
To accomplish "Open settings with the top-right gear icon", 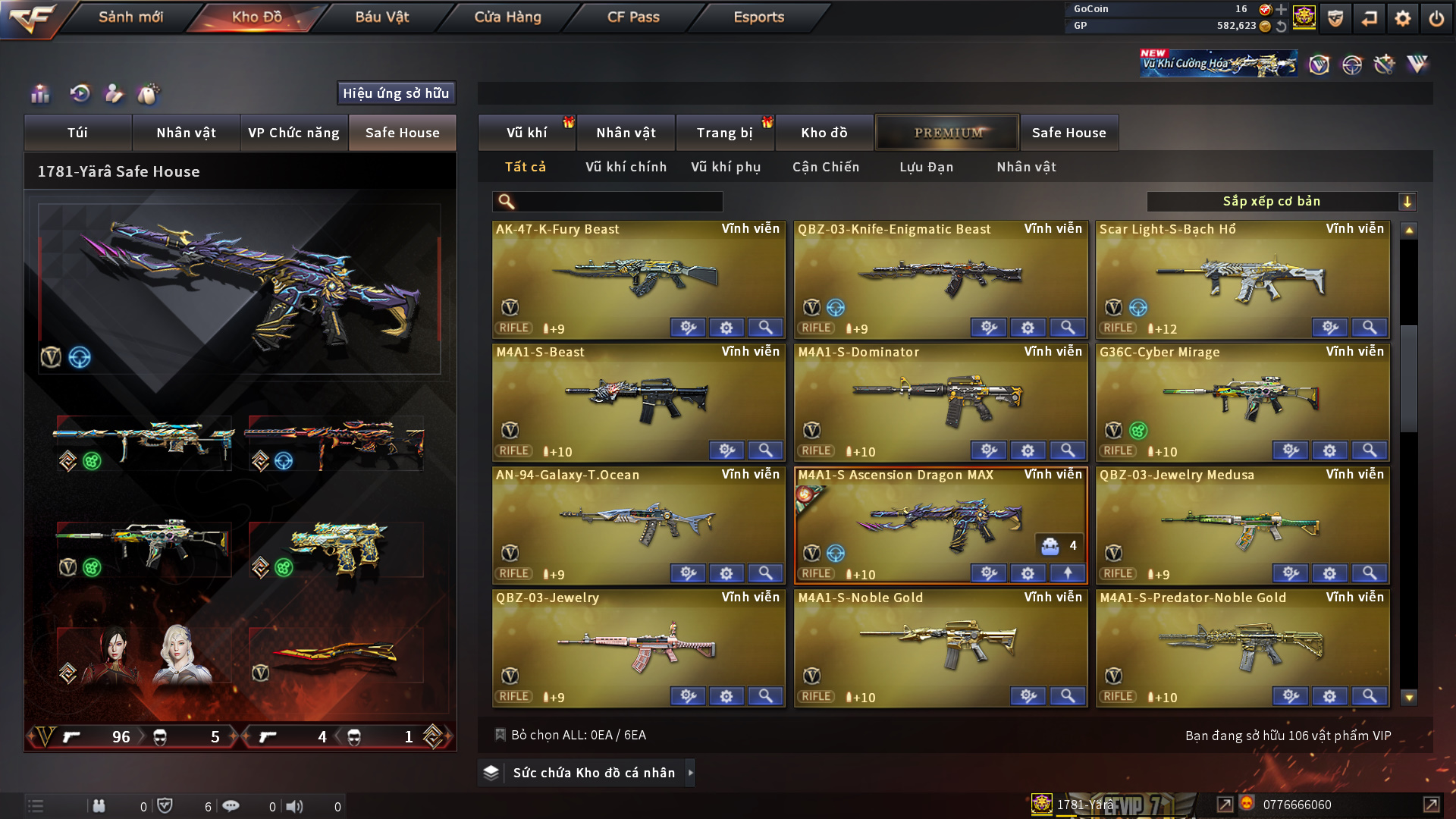I will (x=1402, y=18).
